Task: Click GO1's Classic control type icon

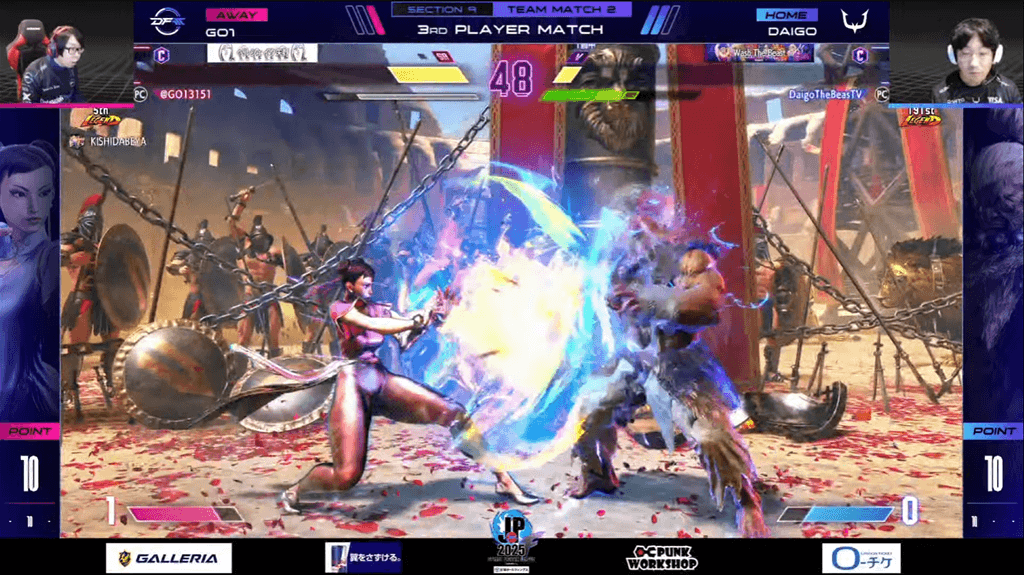Action: click(163, 55)
